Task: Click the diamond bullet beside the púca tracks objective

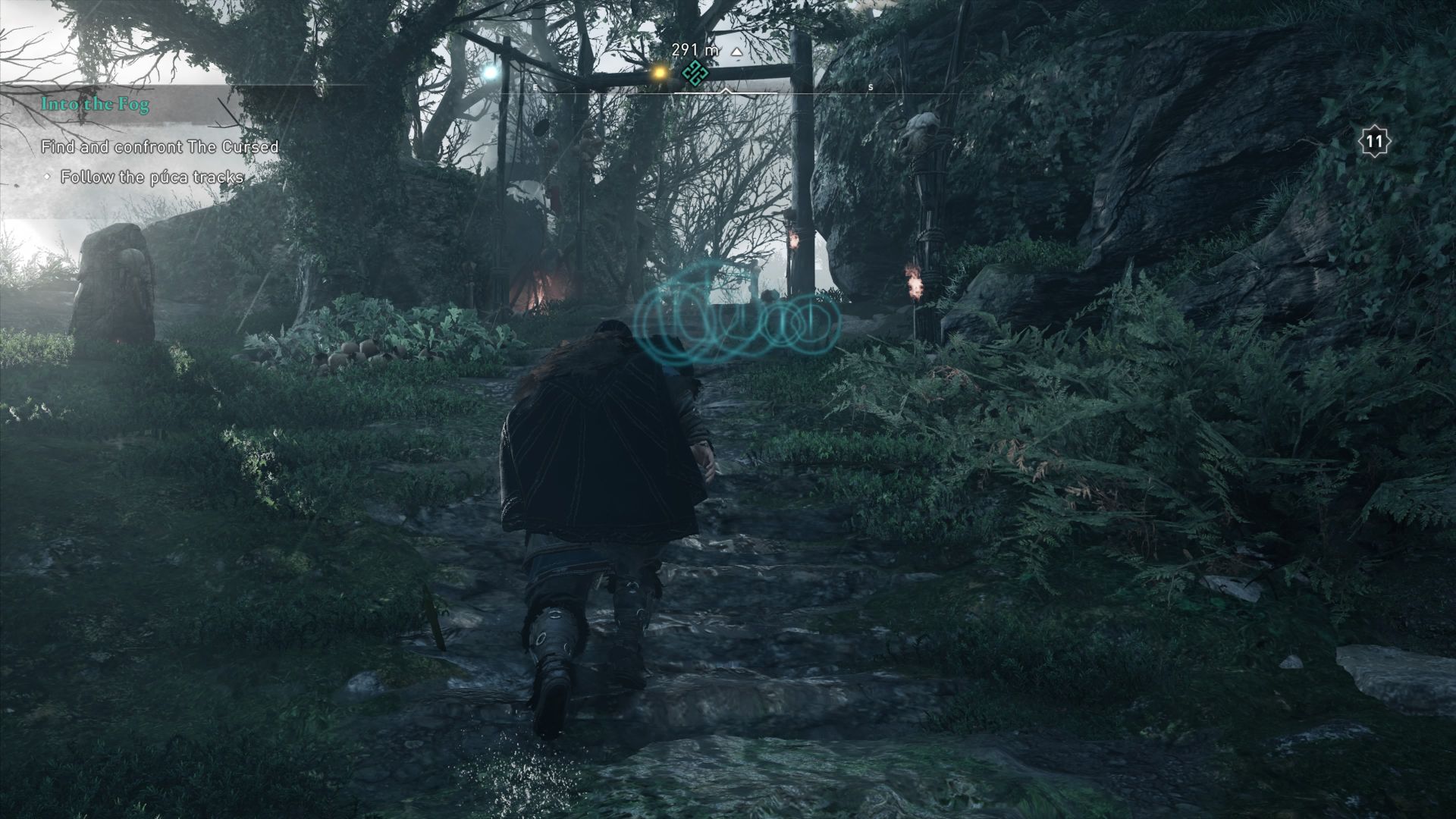Action: point(49,177)
